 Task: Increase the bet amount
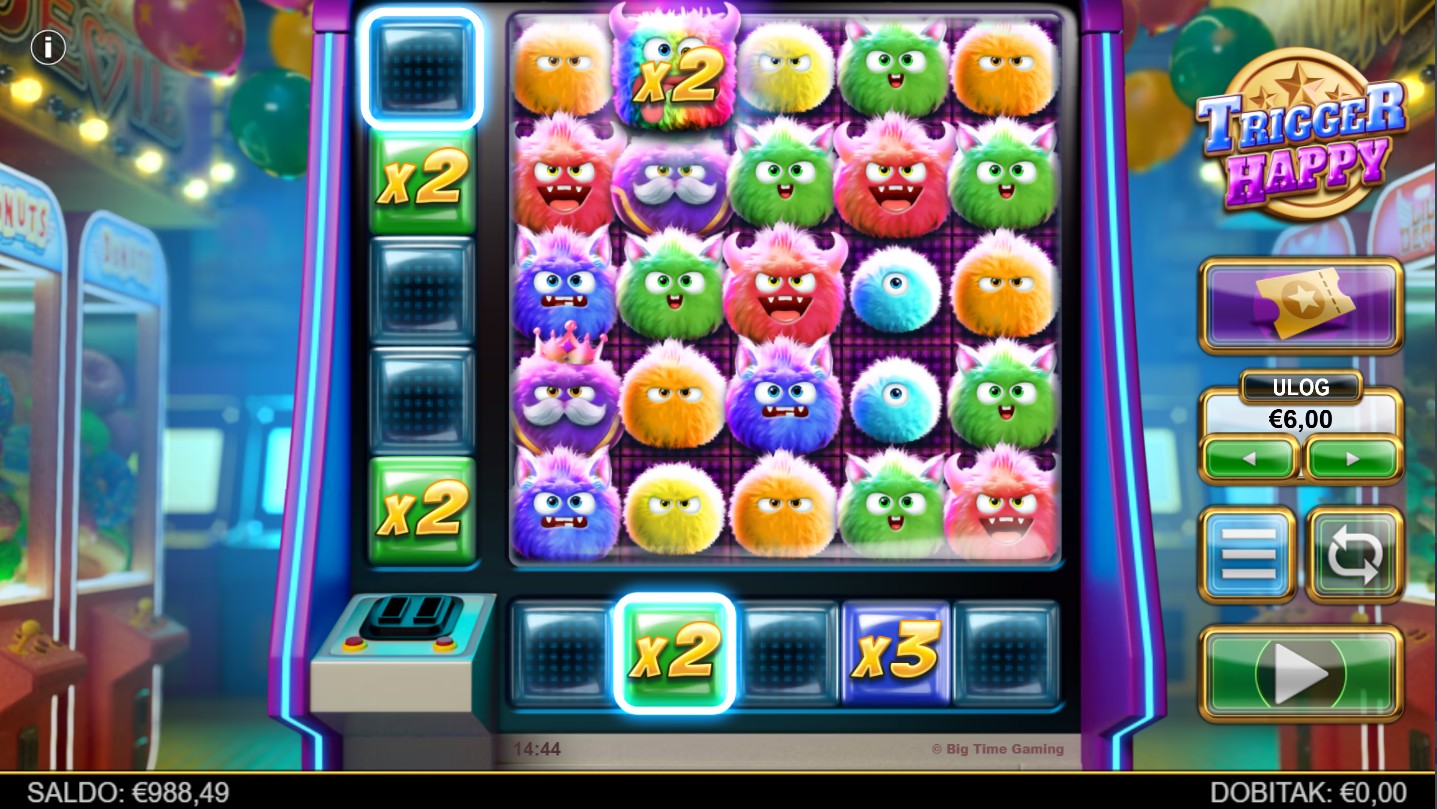pyautogui.click(x=1352, y=460)
